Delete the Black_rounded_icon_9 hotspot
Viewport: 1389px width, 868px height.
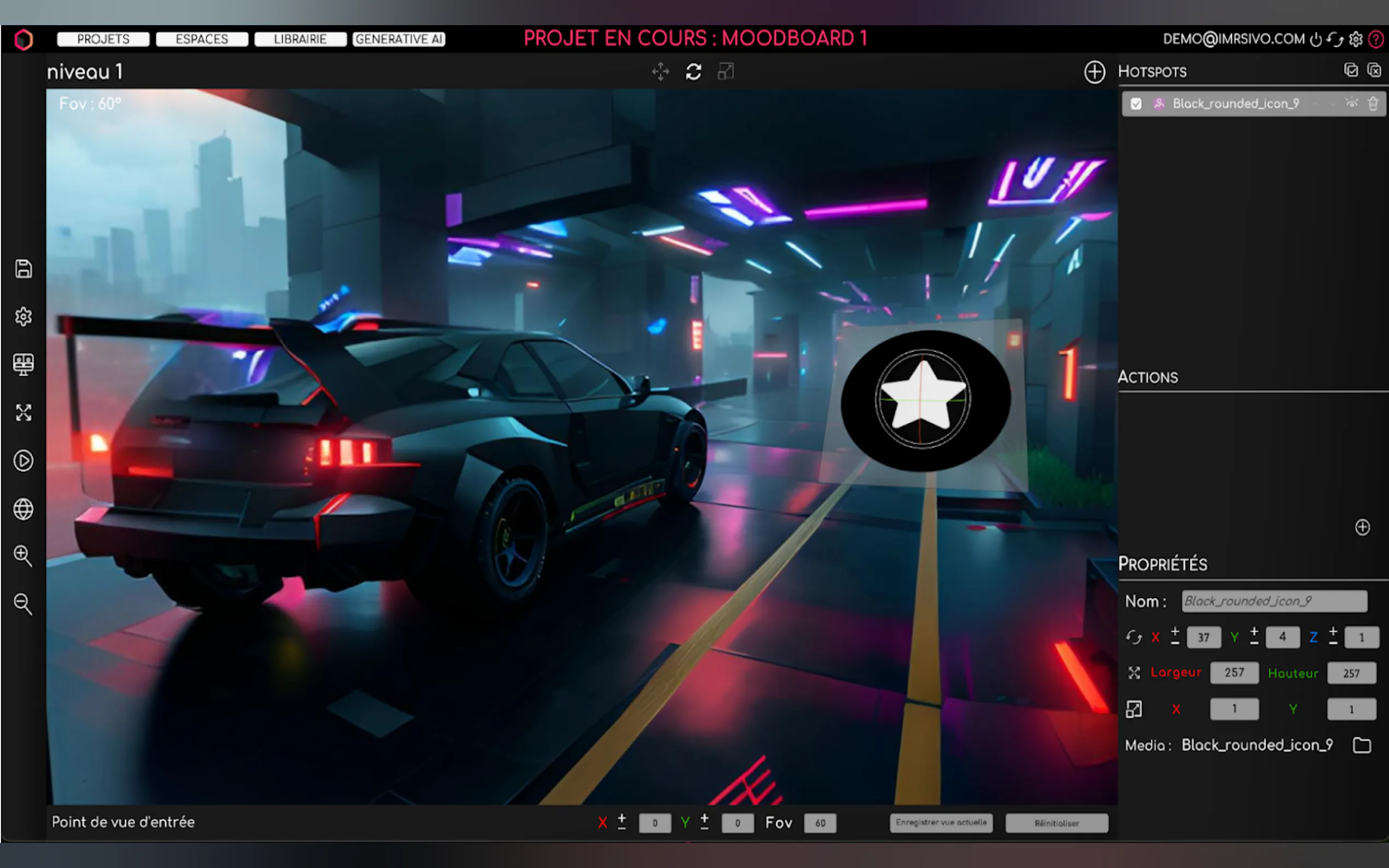[x=1373, y=104]
